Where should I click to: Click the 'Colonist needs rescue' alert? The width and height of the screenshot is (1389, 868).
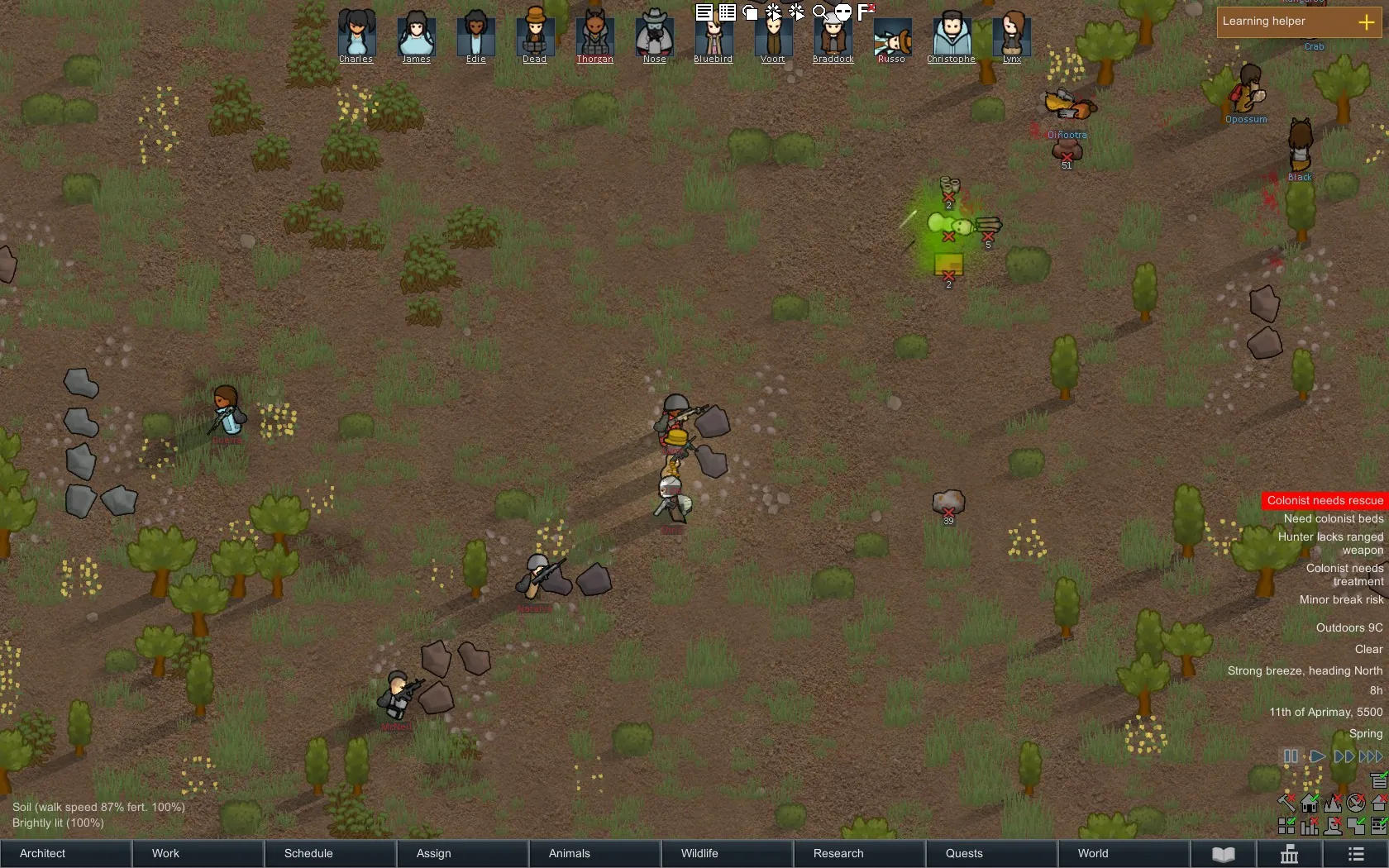(x=1325, y=500)
